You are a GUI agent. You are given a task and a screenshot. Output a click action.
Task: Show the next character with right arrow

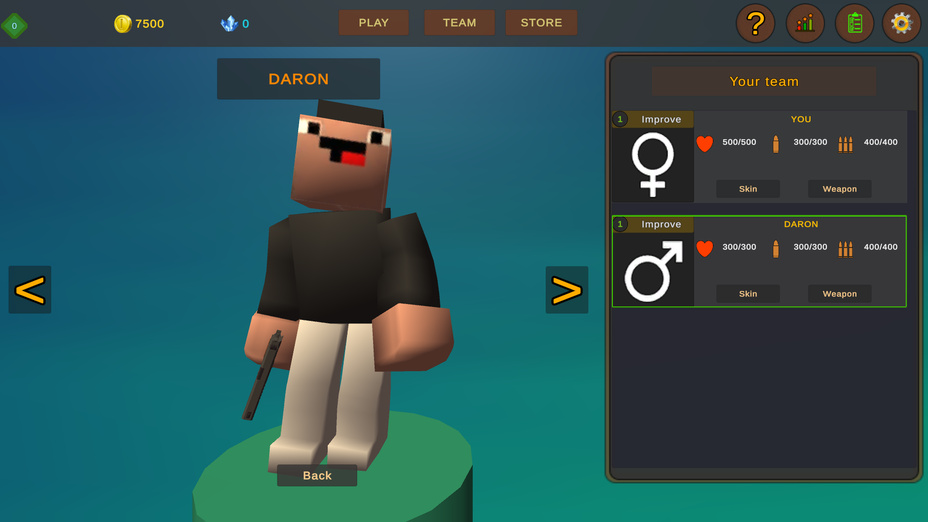tap(566, 290)
